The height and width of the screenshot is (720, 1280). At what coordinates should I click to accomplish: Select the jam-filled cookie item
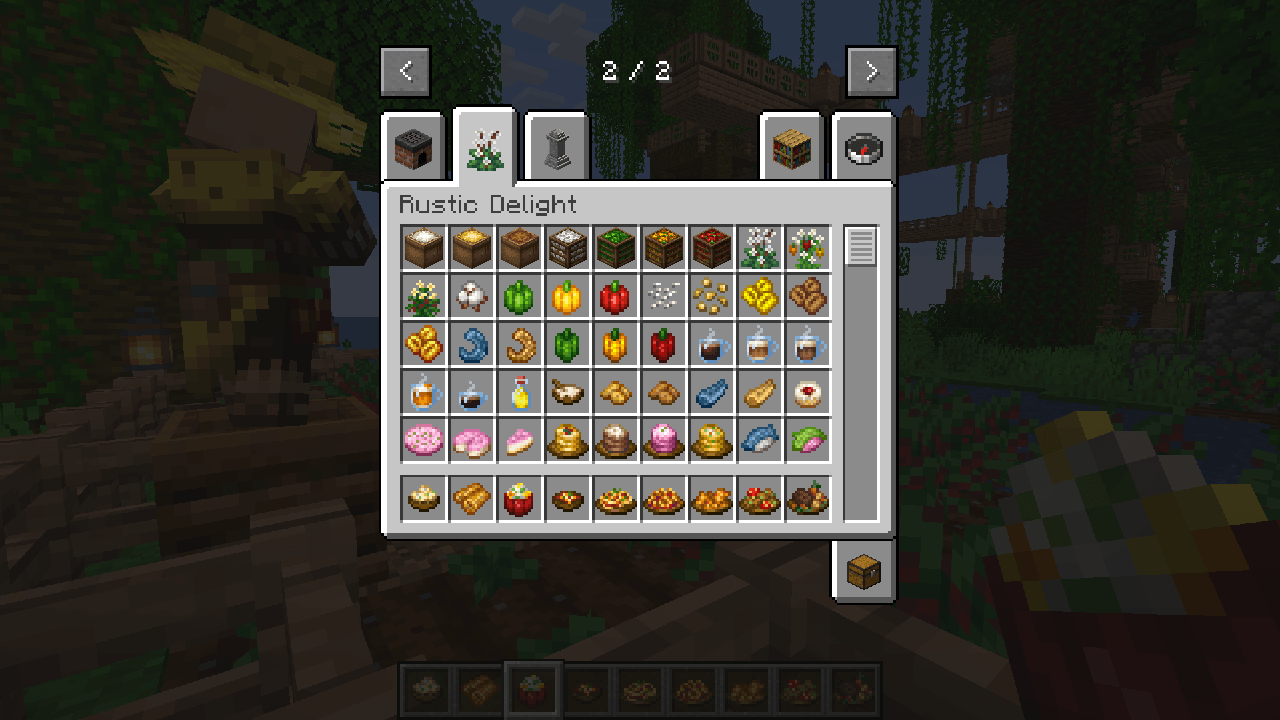(807, 392)
